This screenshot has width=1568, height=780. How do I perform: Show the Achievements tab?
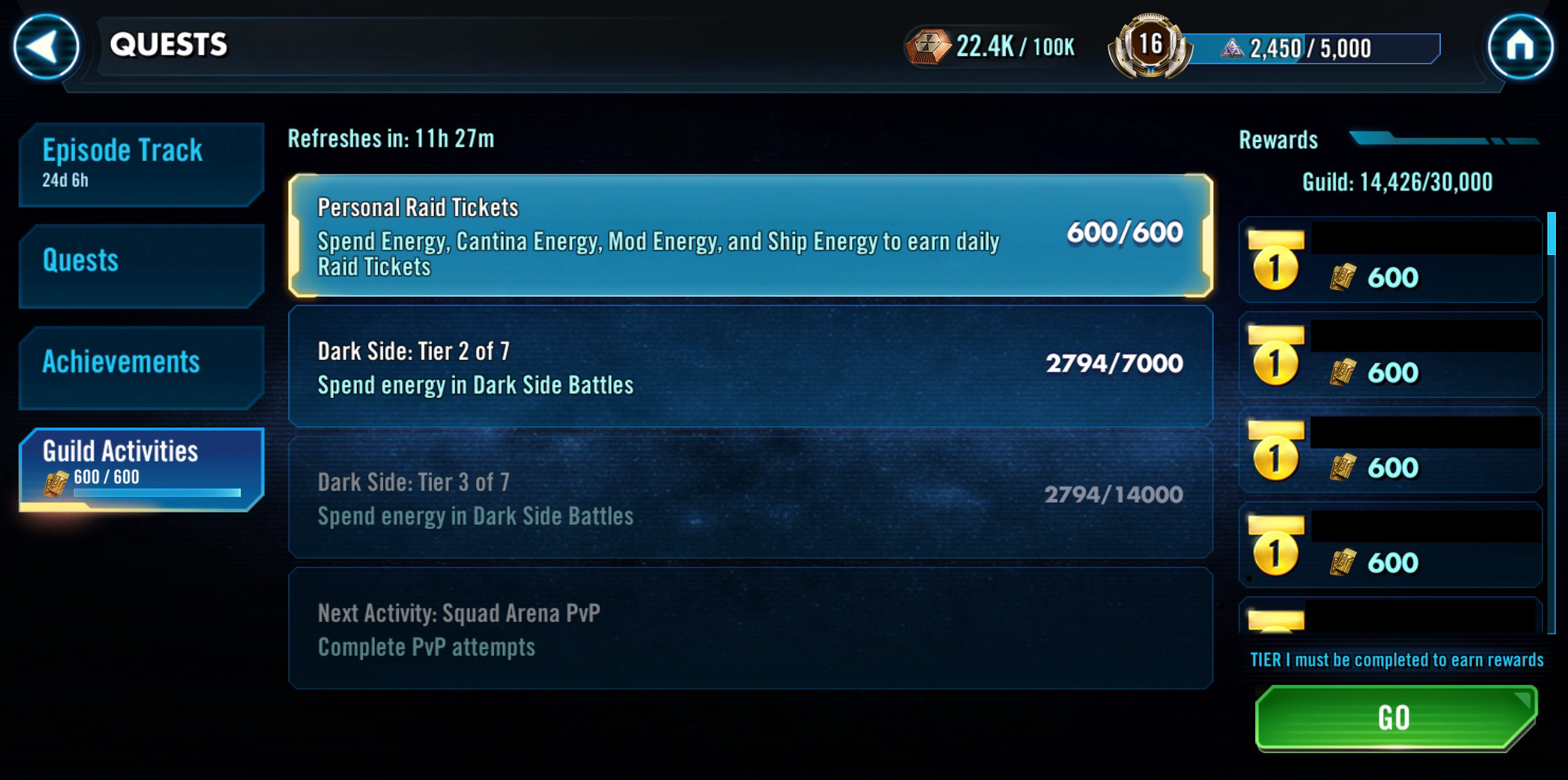point(141,366)
